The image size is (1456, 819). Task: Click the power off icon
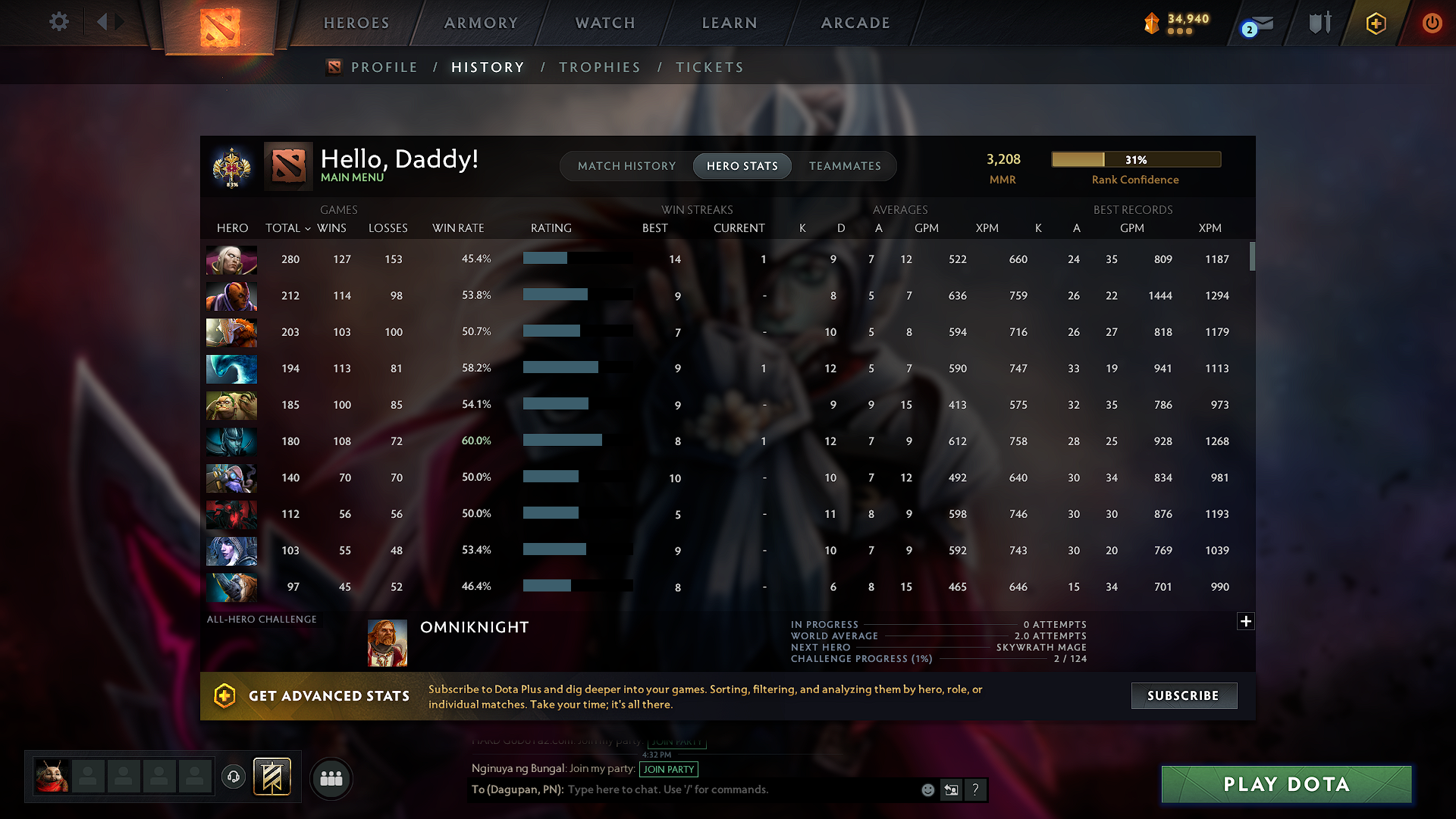pyautogui.click(x=1432, y=23)
